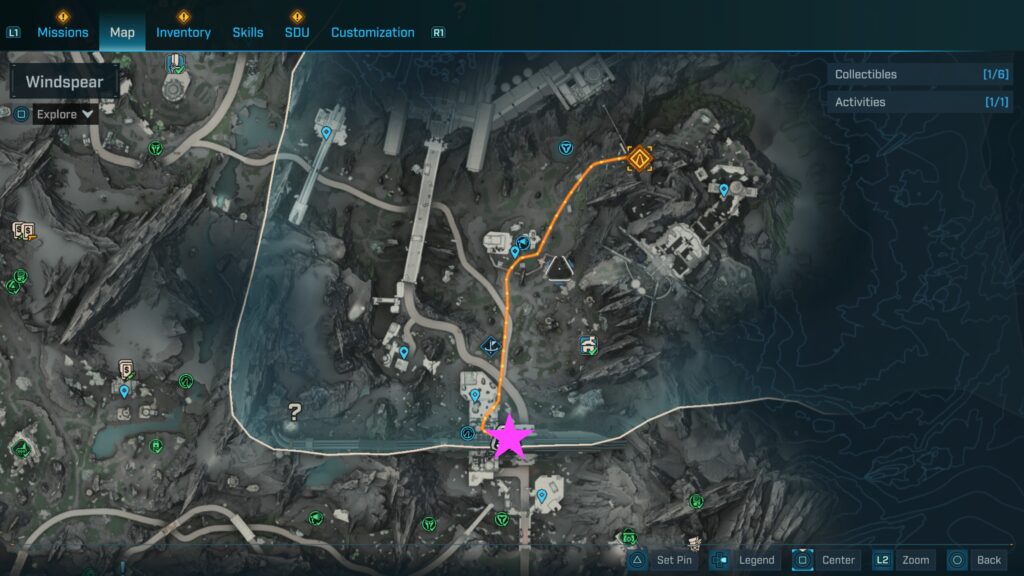1024x576 pixels.
Task: Click the Windspear region label
Action: (x=64, y=82)
